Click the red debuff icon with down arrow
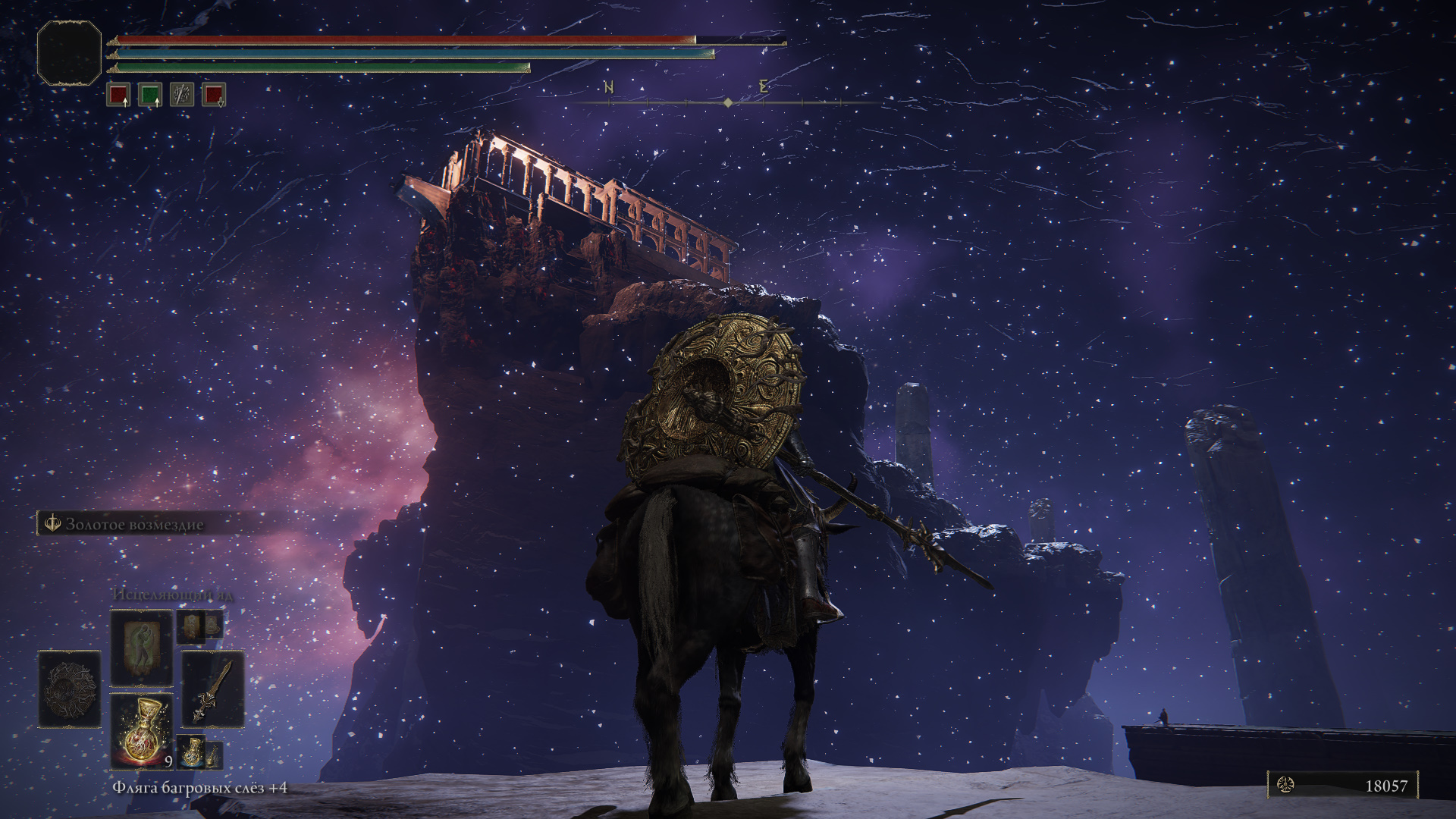1456x819 pixels. pyautogui.click(x=214, y=95)
